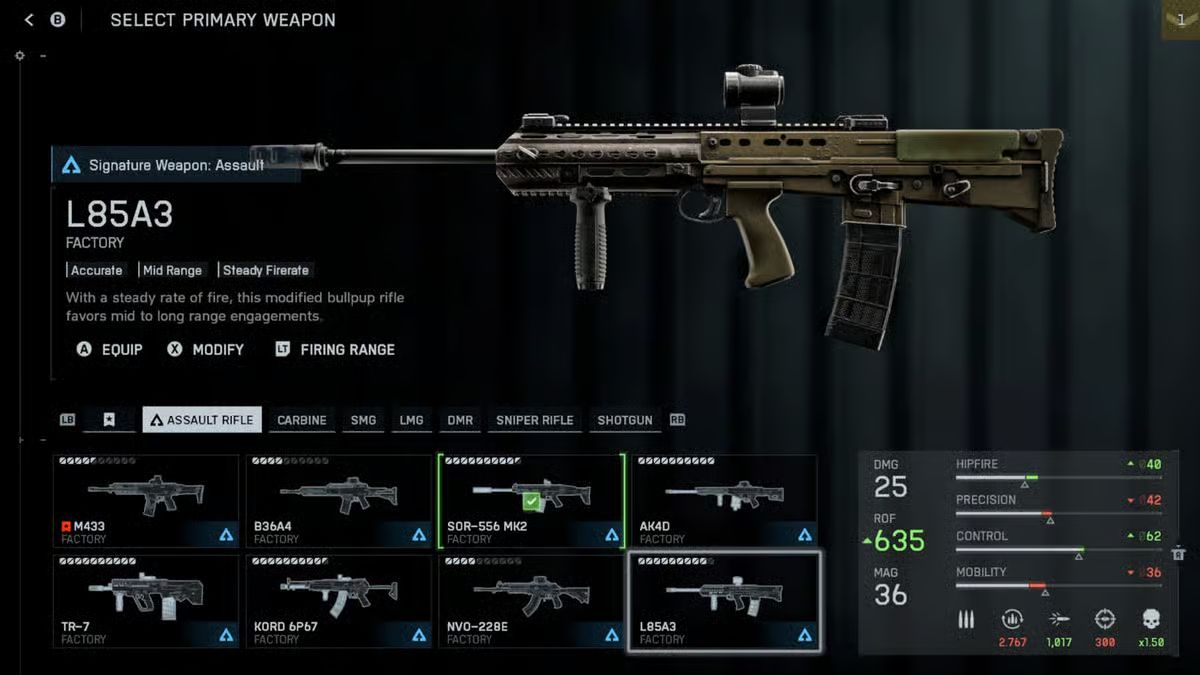Select the Sniper Rifle tab

pos(535,420)
